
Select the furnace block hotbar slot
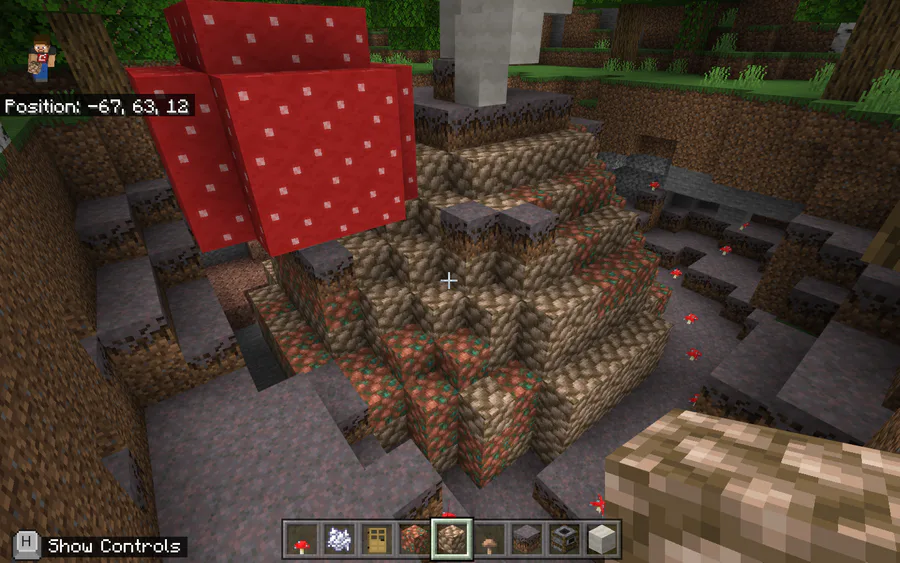pos(564,539)
